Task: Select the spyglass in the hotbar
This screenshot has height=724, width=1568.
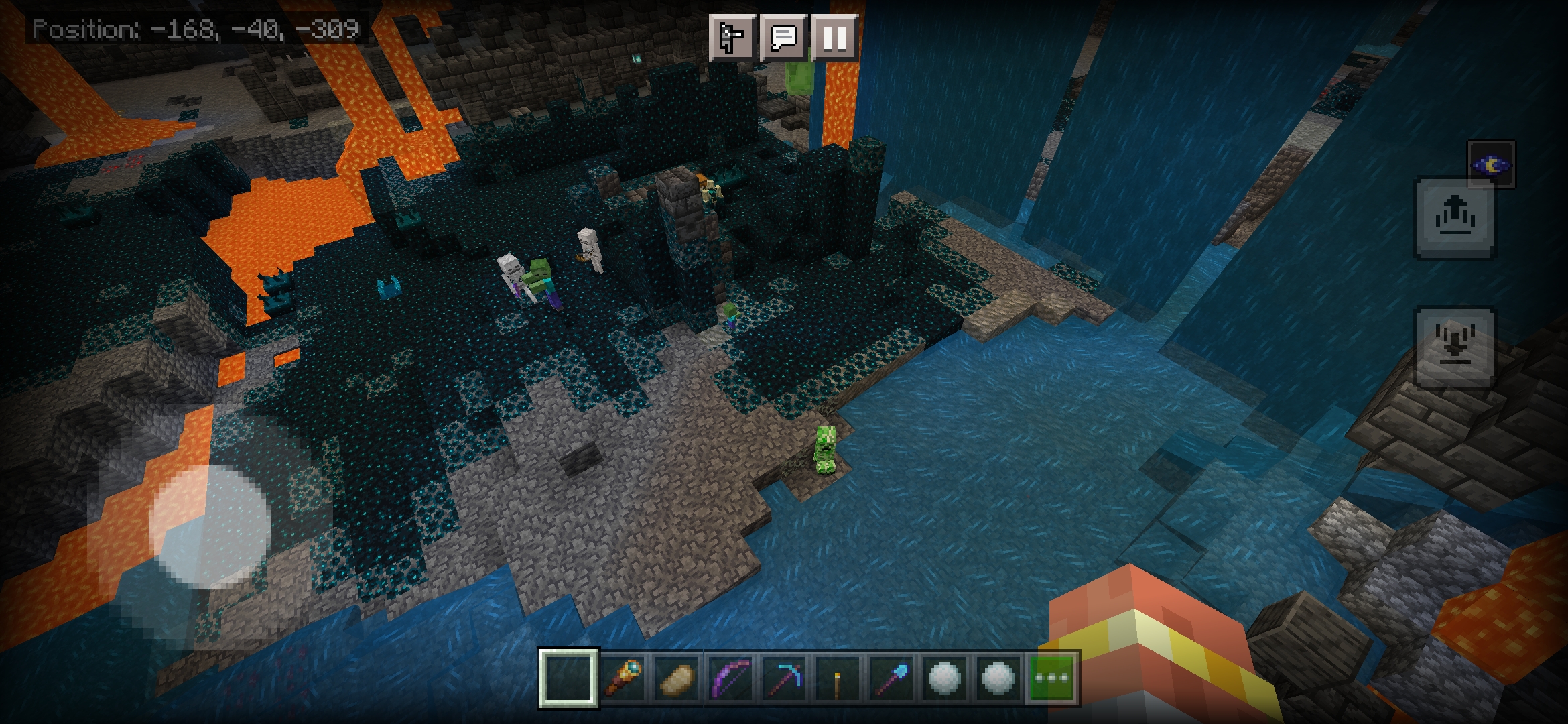Action: (623, 678)
